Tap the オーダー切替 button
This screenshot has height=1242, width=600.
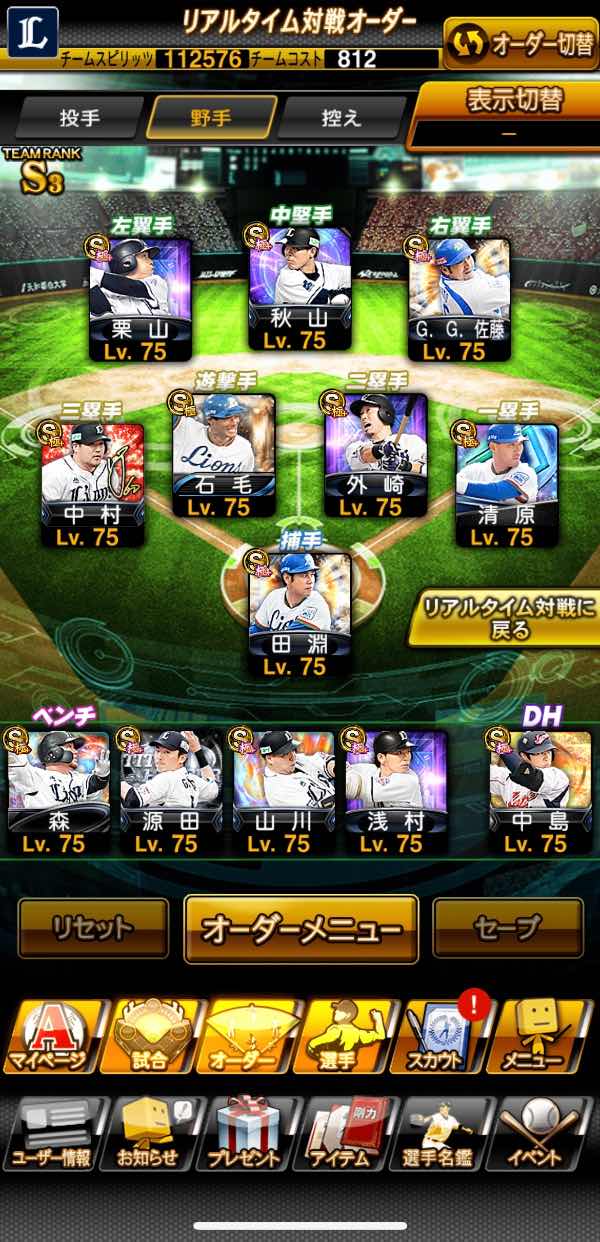click(520, 43)
